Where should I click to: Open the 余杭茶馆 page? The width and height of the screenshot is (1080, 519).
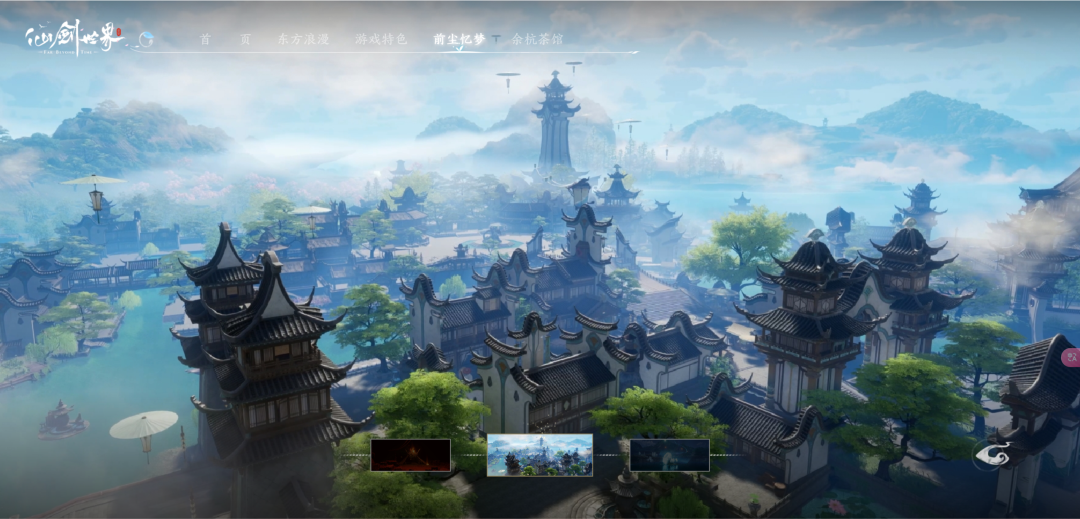click(537, 40)
